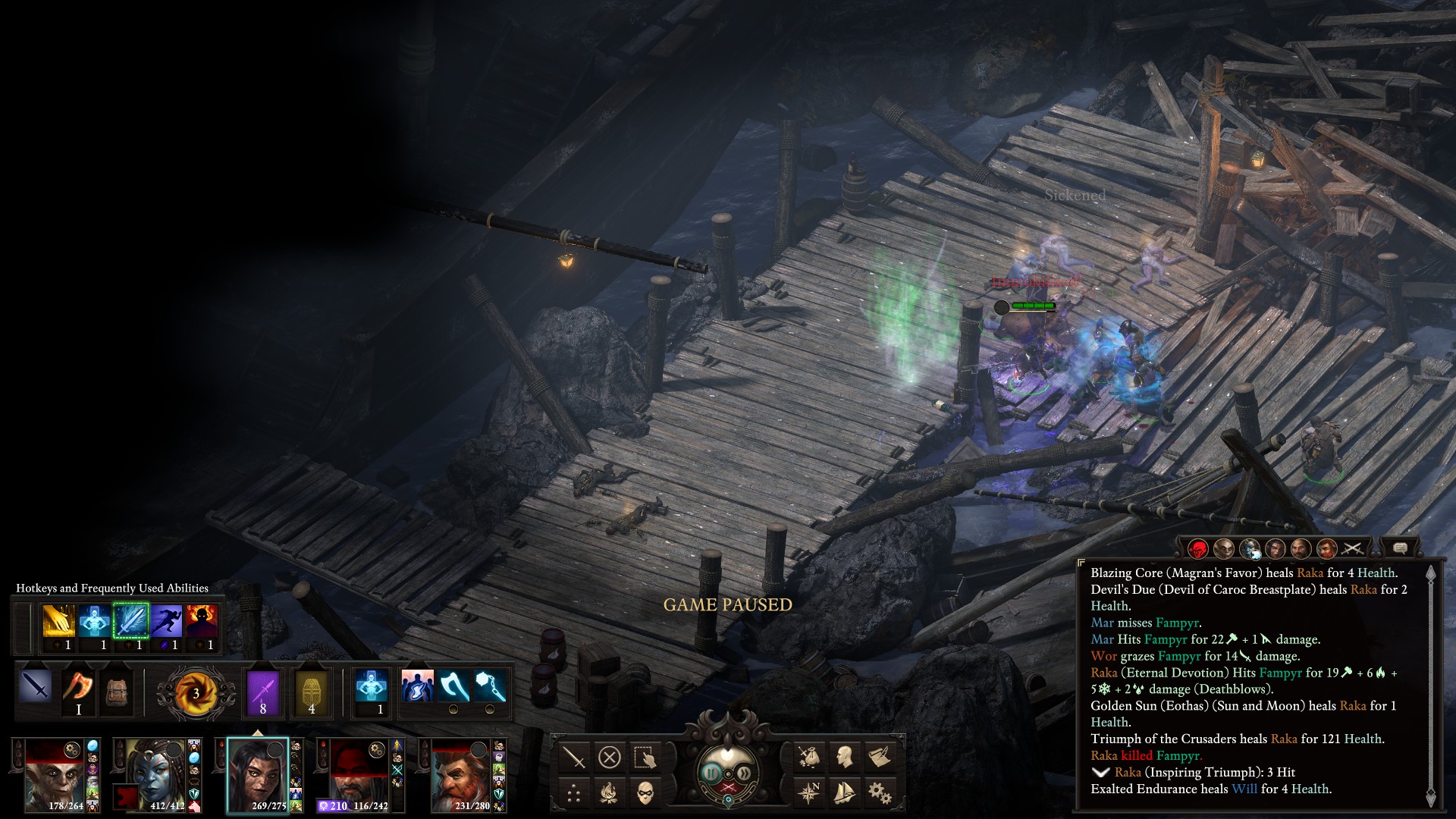Unpause the game with the pause button
This screenshot has width=1456, height=819.
coord(711,773)
